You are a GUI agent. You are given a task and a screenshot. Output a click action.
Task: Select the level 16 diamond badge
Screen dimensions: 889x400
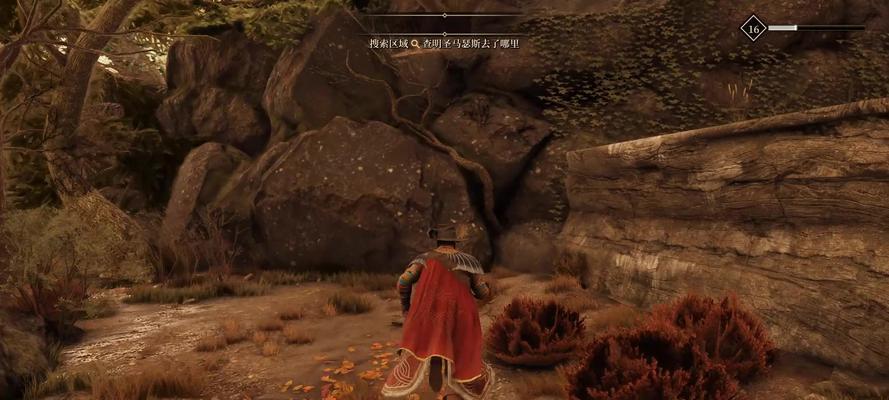753,28
